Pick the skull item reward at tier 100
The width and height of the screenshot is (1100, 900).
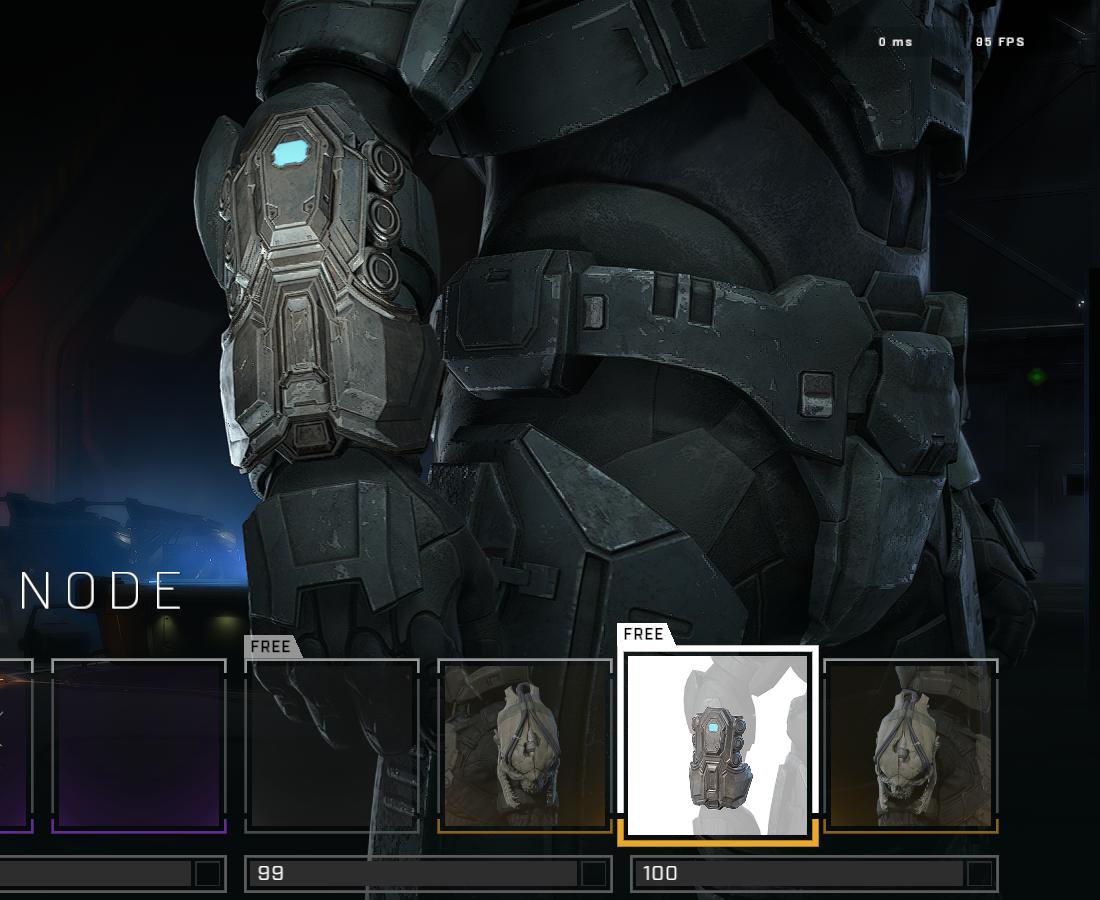coord(910,745)
